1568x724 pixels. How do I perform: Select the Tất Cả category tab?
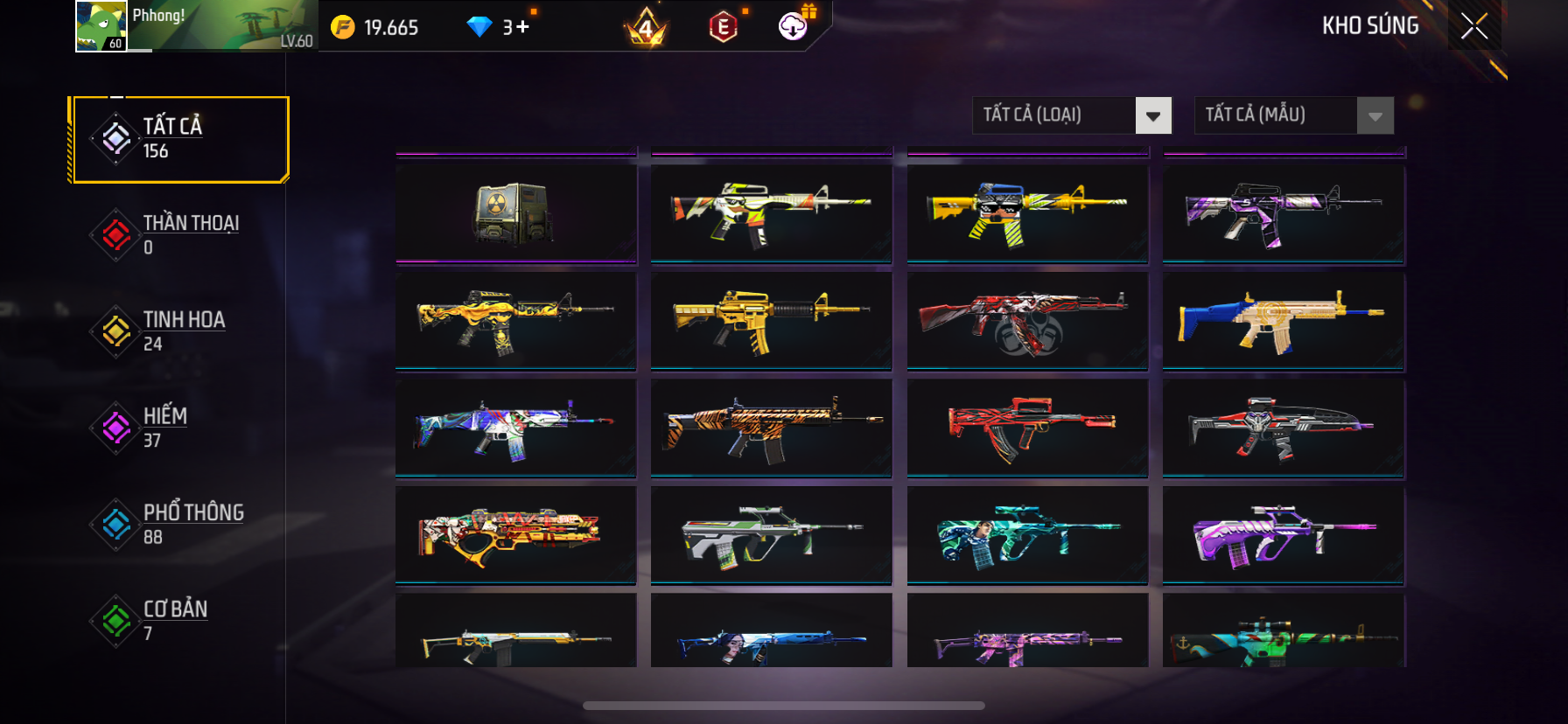coord(181,139)
